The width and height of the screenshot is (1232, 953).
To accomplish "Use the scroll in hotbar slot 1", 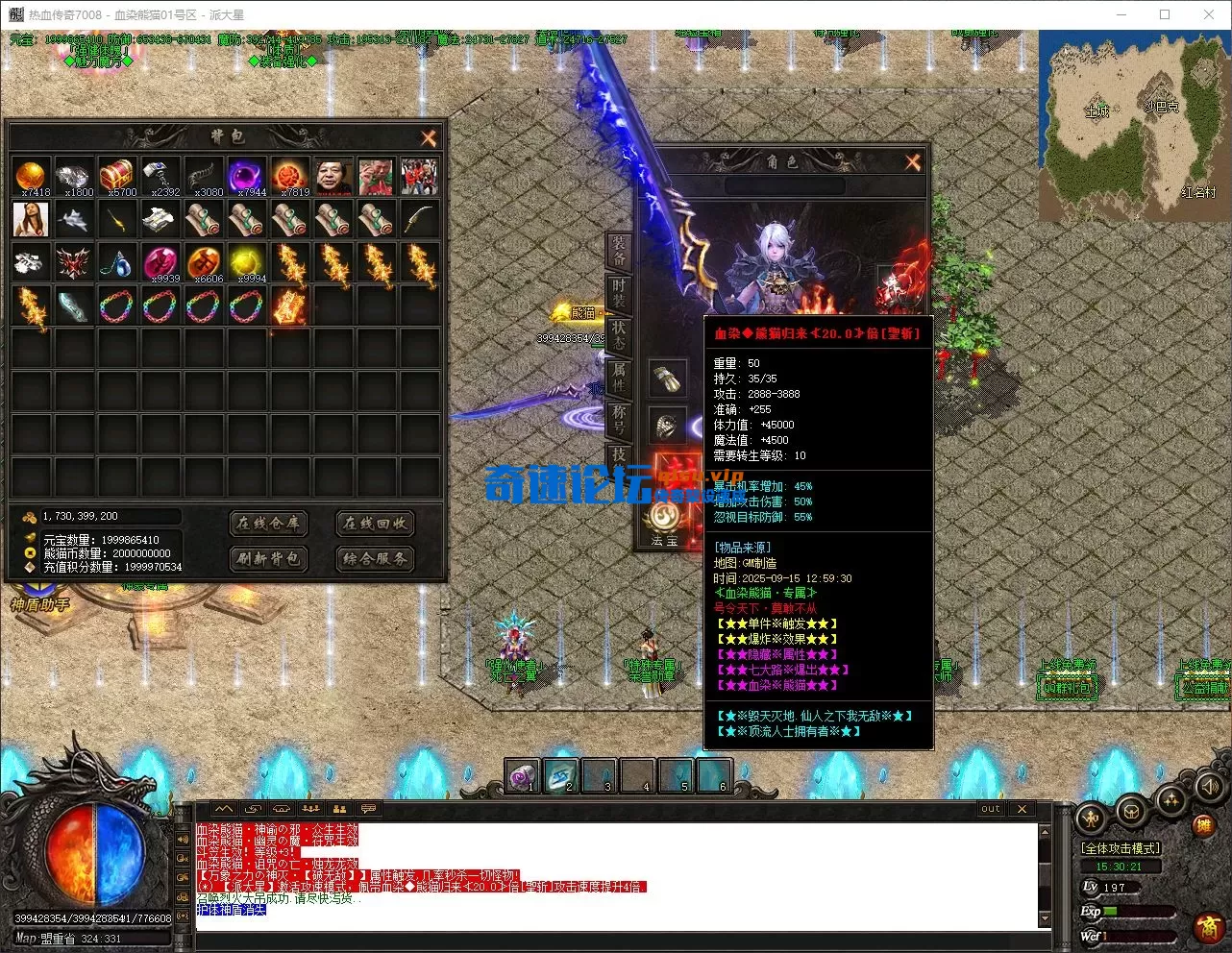I will click(523, 775).
